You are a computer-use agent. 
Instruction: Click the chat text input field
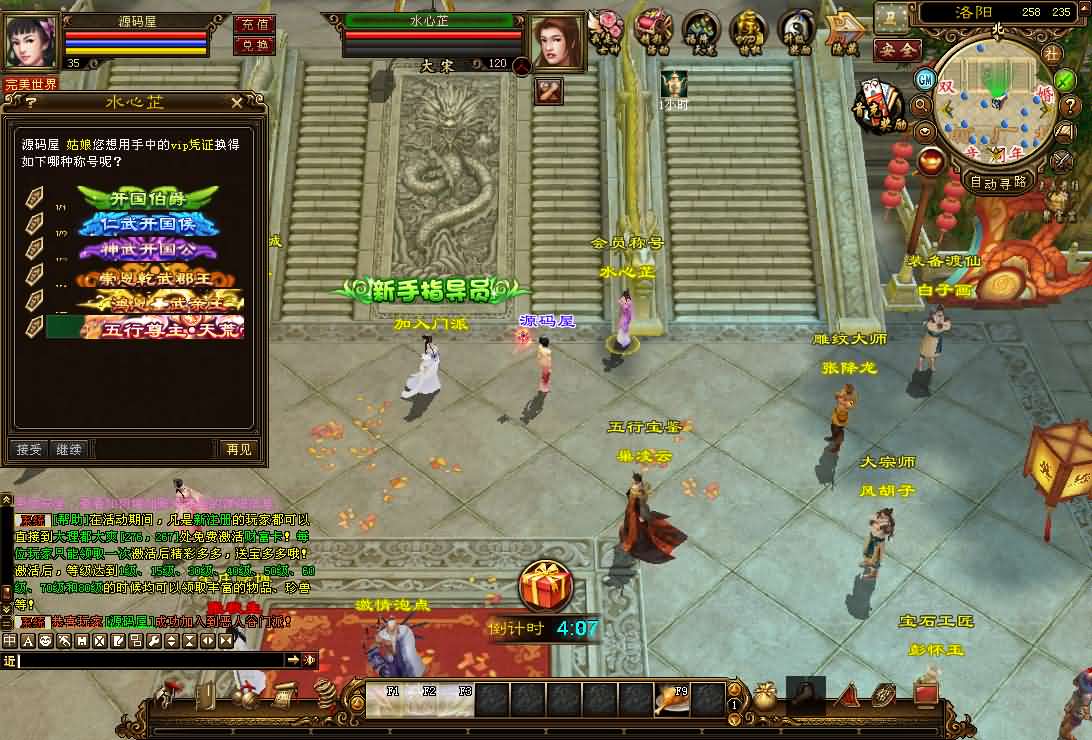click(x=150, y=660)
